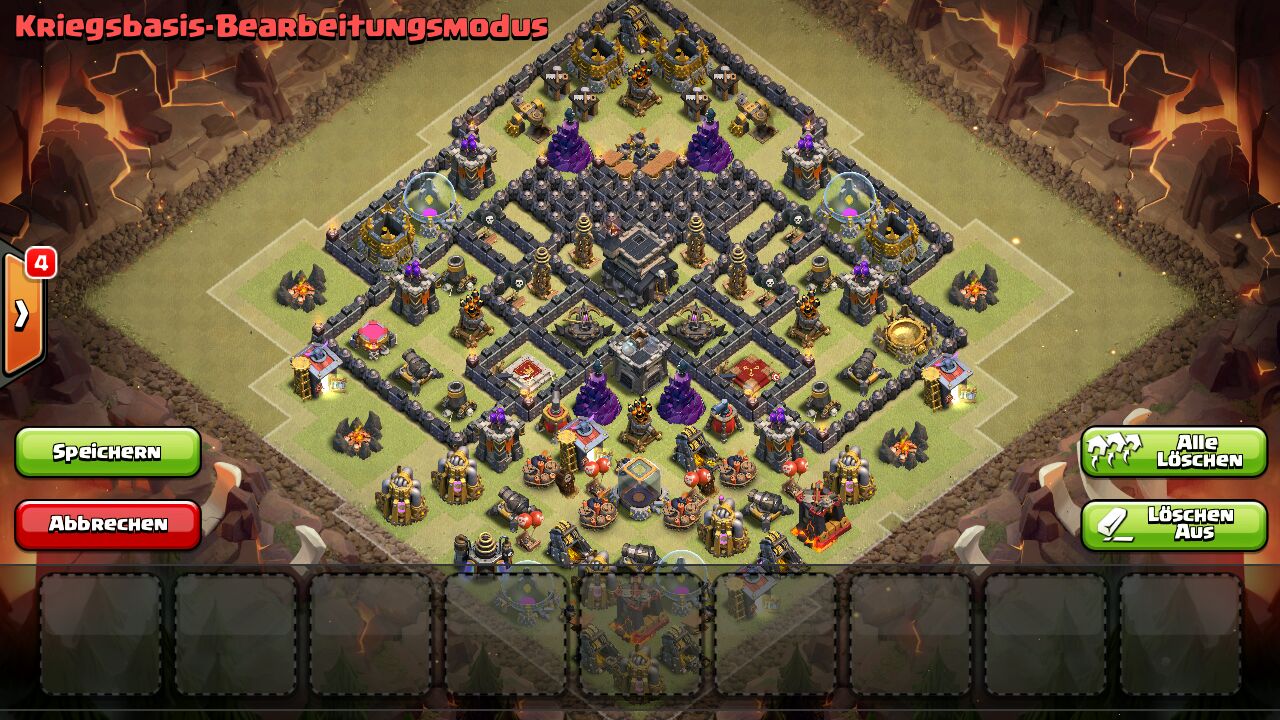1280x720 pixels.
Task: Clear the whole layout with Alle Löschen
Action: [x=1174, y=452]
